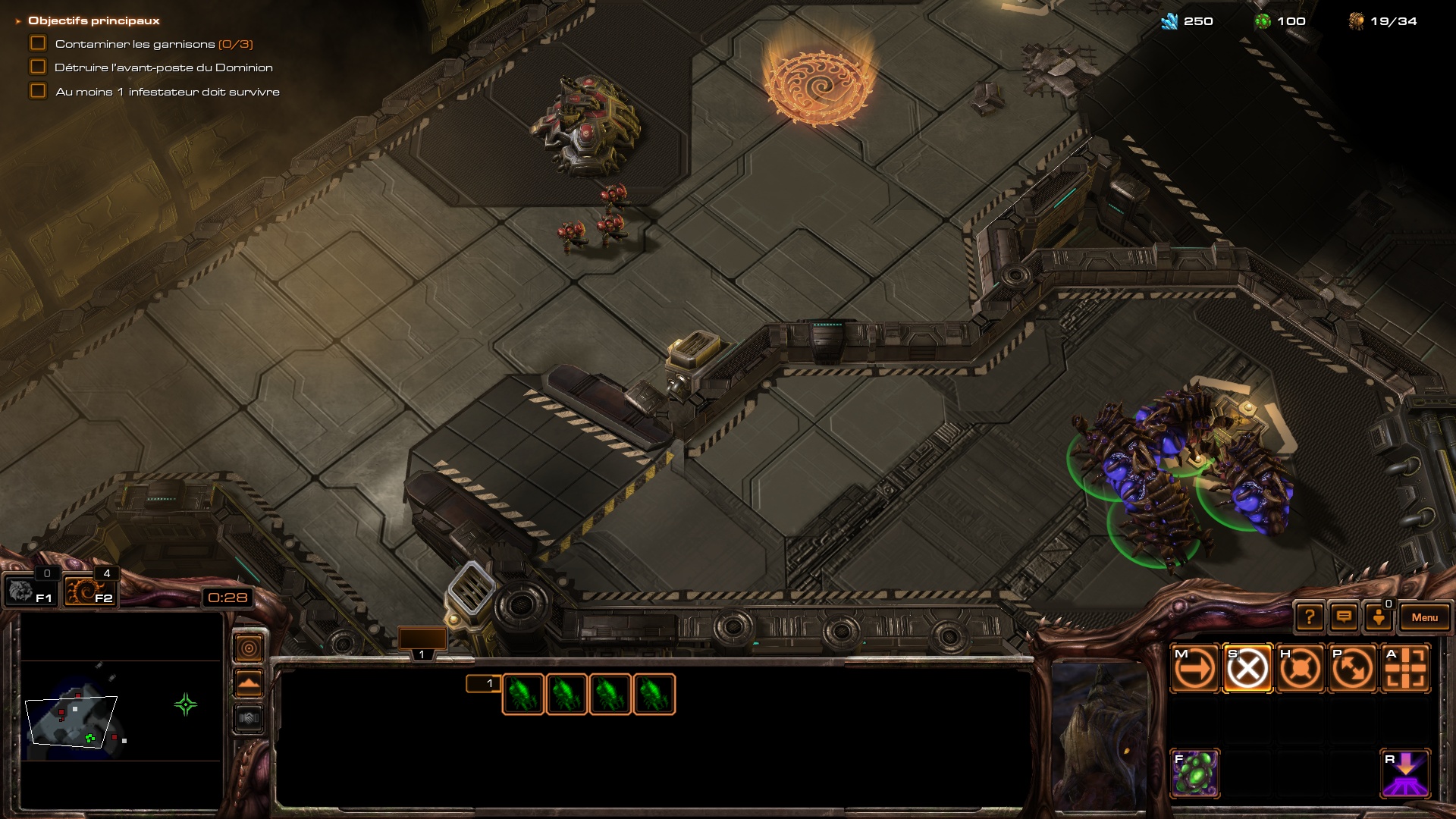Open the help question mark button

point(1309,617)
